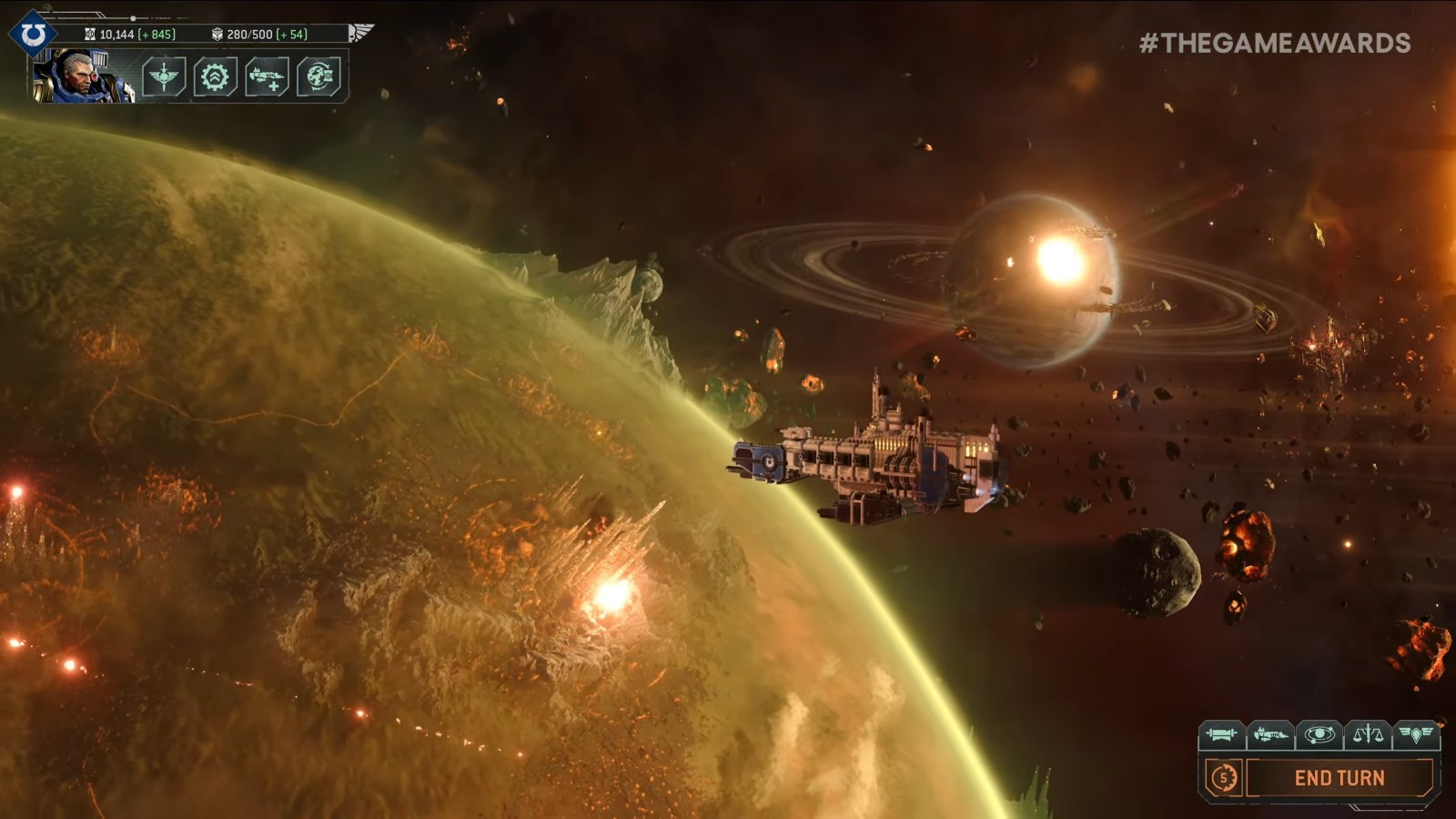This screenshot has width=1456, height=819.
Task: Open the warship fleet tab
Action: pyautogui.click(x=1269, y=733)
